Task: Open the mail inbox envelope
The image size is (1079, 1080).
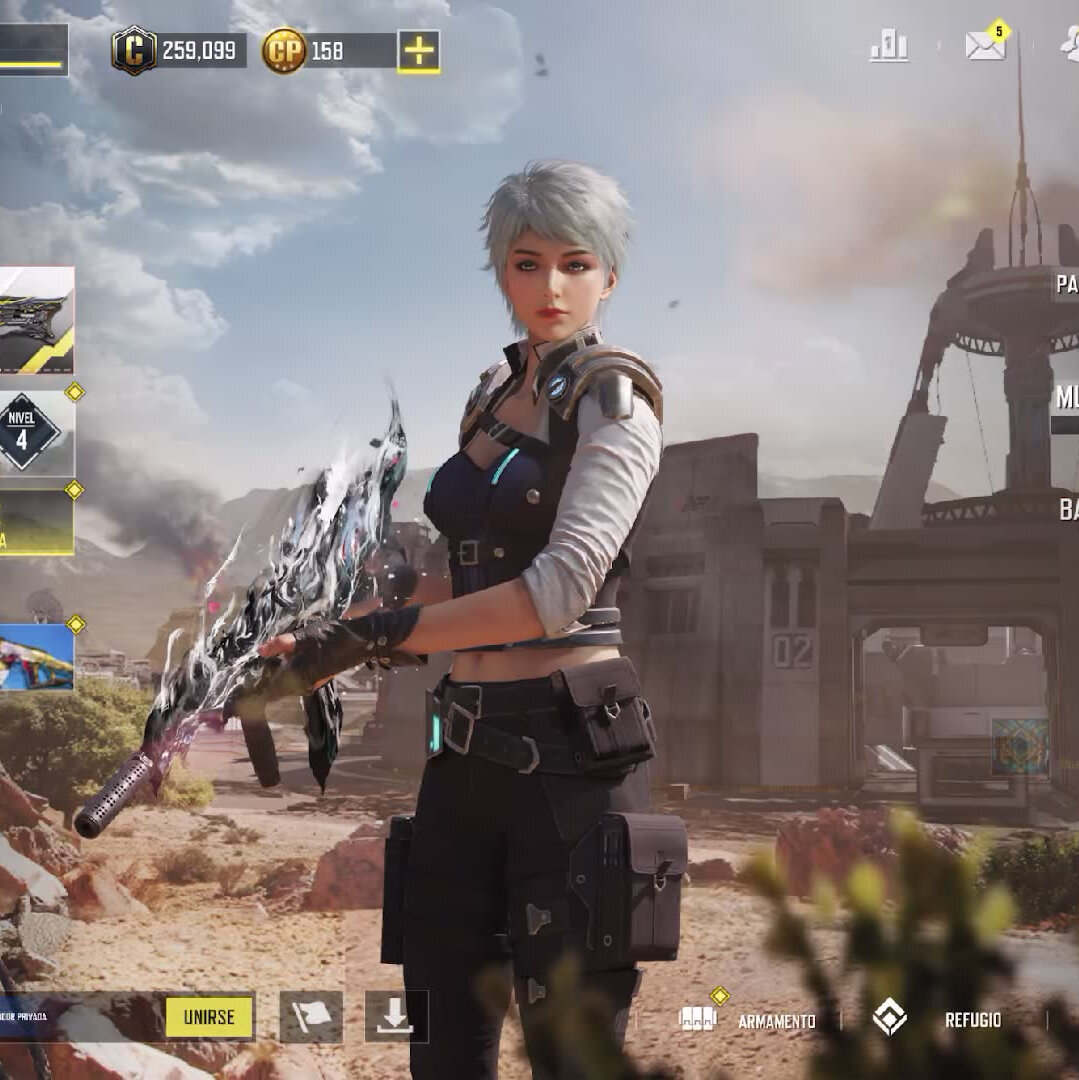Action: click(985, 46)
